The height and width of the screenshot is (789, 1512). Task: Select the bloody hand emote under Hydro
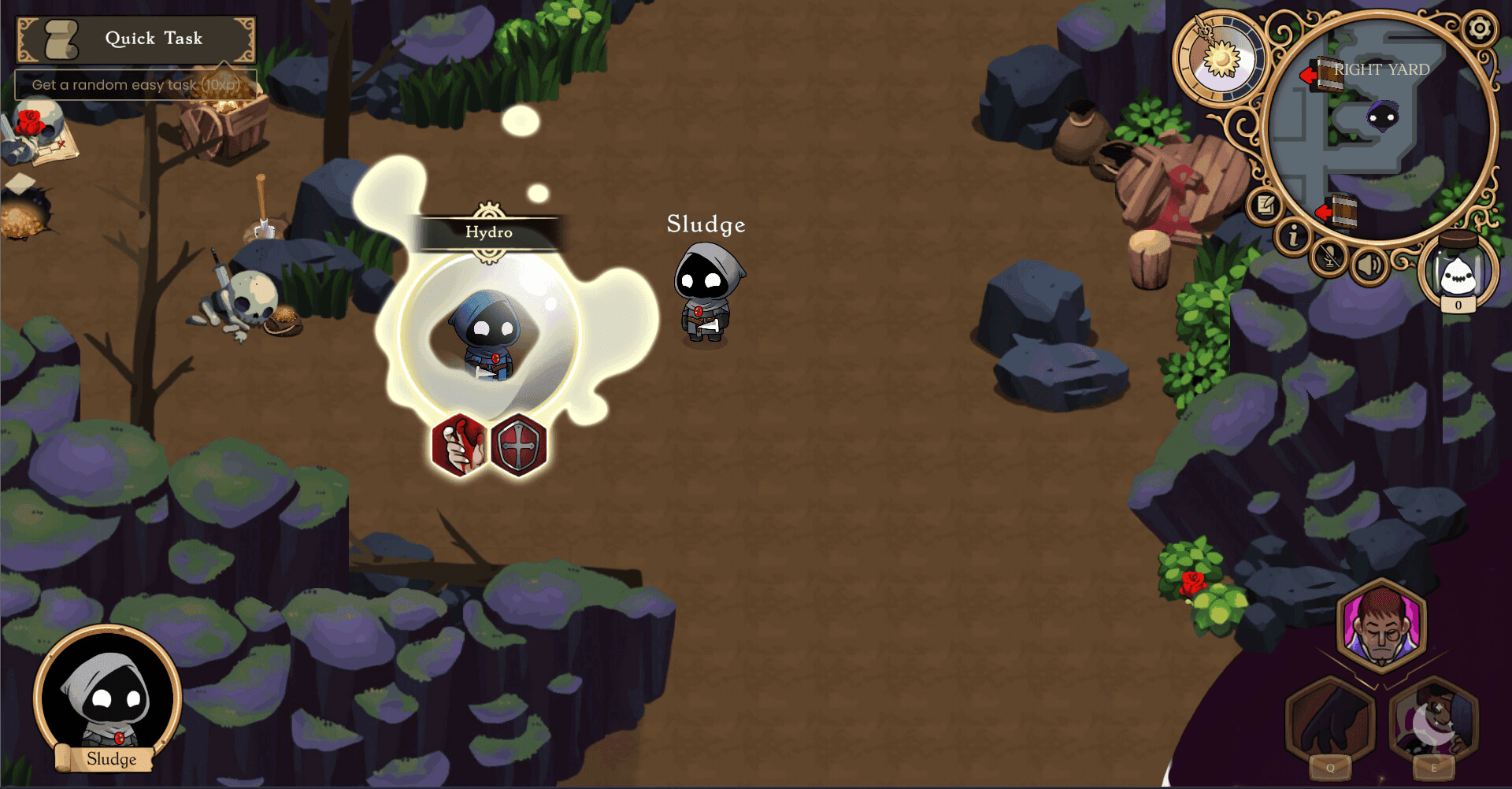[458, 445]
